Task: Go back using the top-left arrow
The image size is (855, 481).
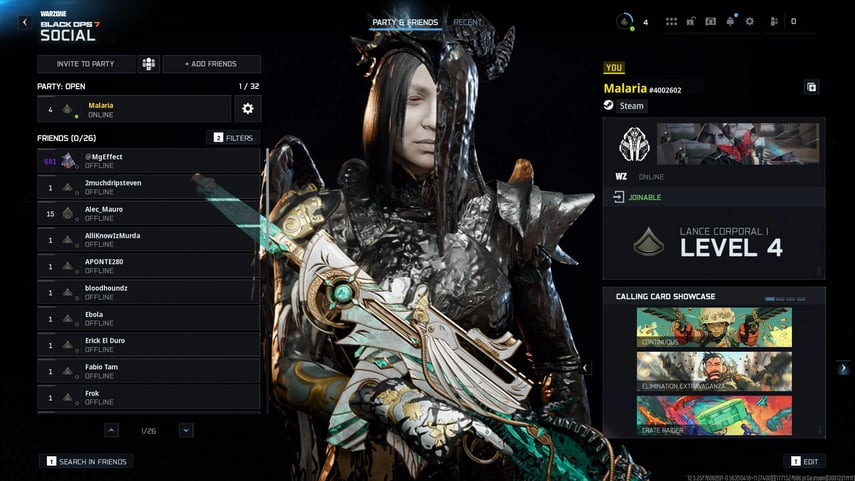Action: pos(24,22)
